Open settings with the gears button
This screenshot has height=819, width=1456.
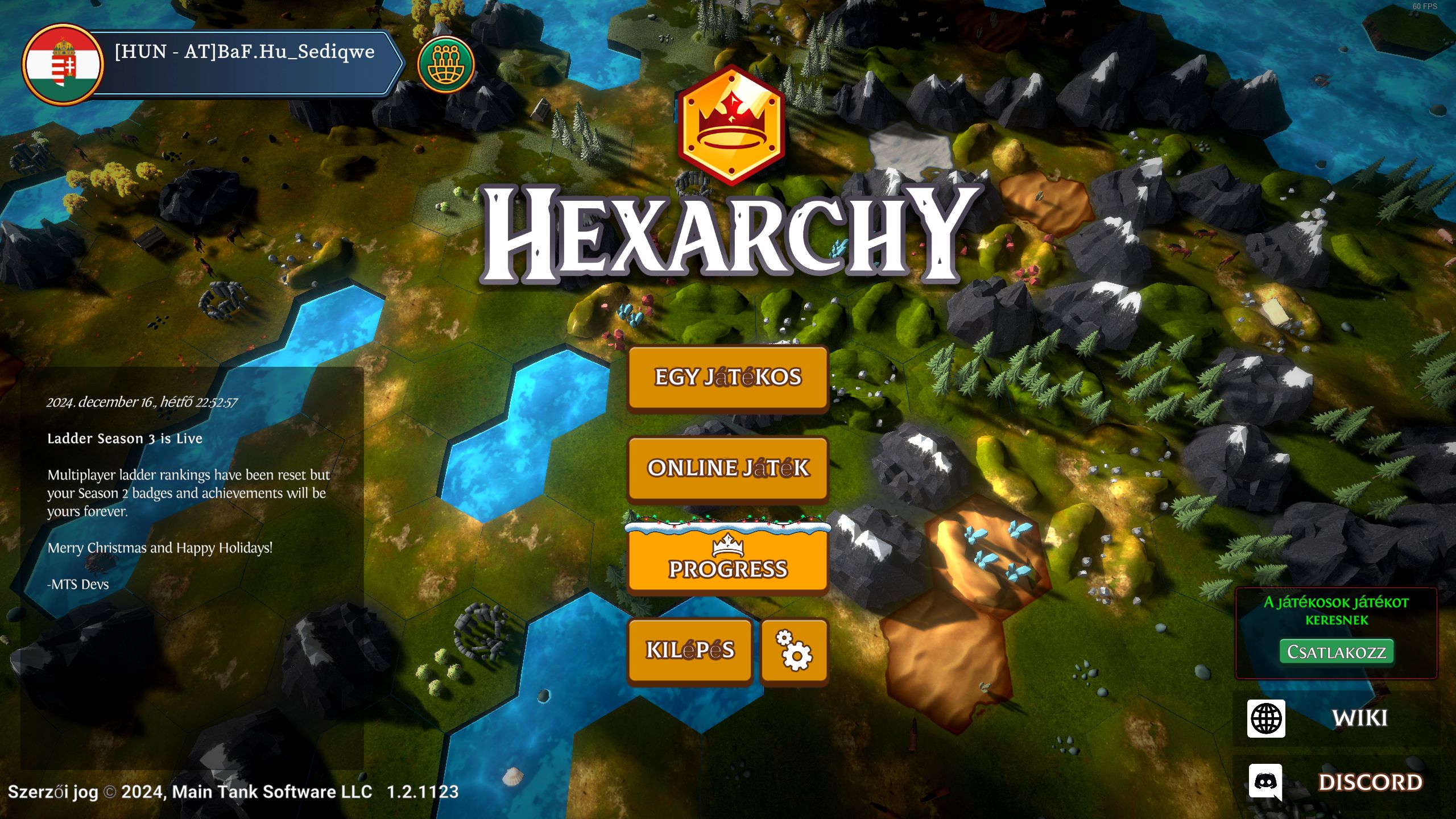coord(794,650)
